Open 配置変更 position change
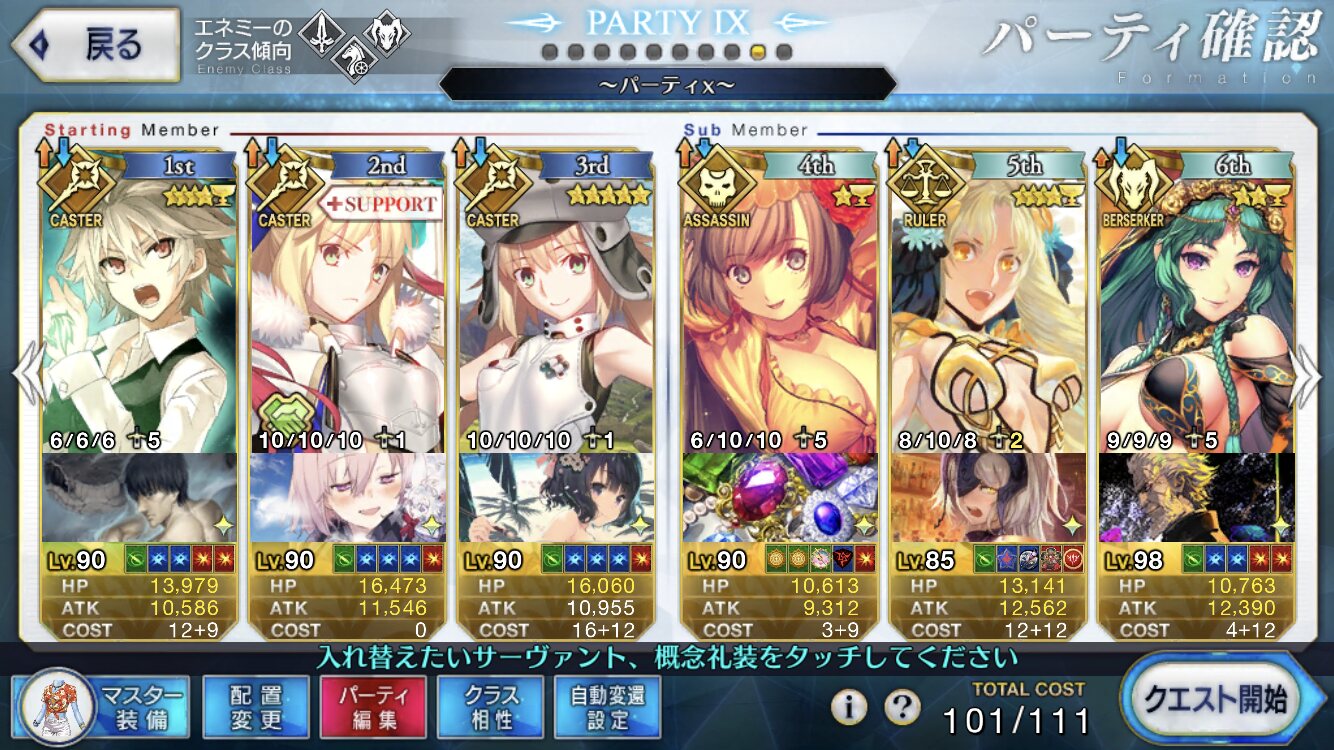The height and width of the screenshot is (750, 1334). click(255, 706)
